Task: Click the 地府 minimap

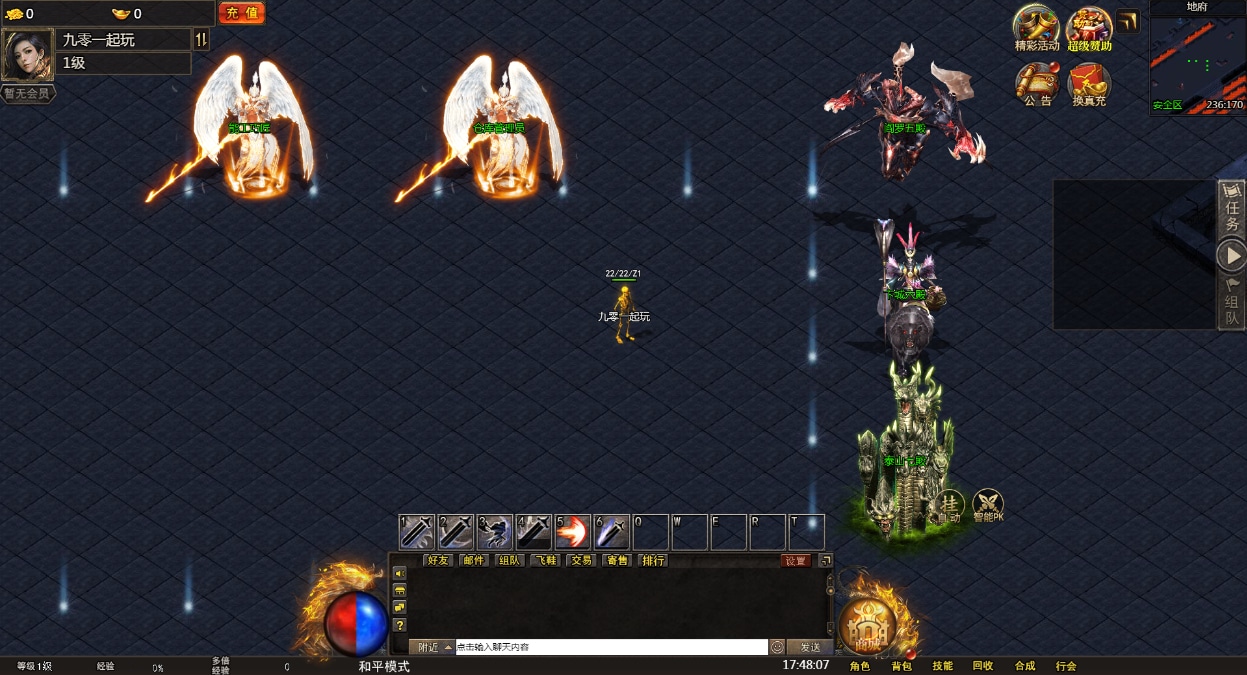Action: click(x=1197, y=63)
